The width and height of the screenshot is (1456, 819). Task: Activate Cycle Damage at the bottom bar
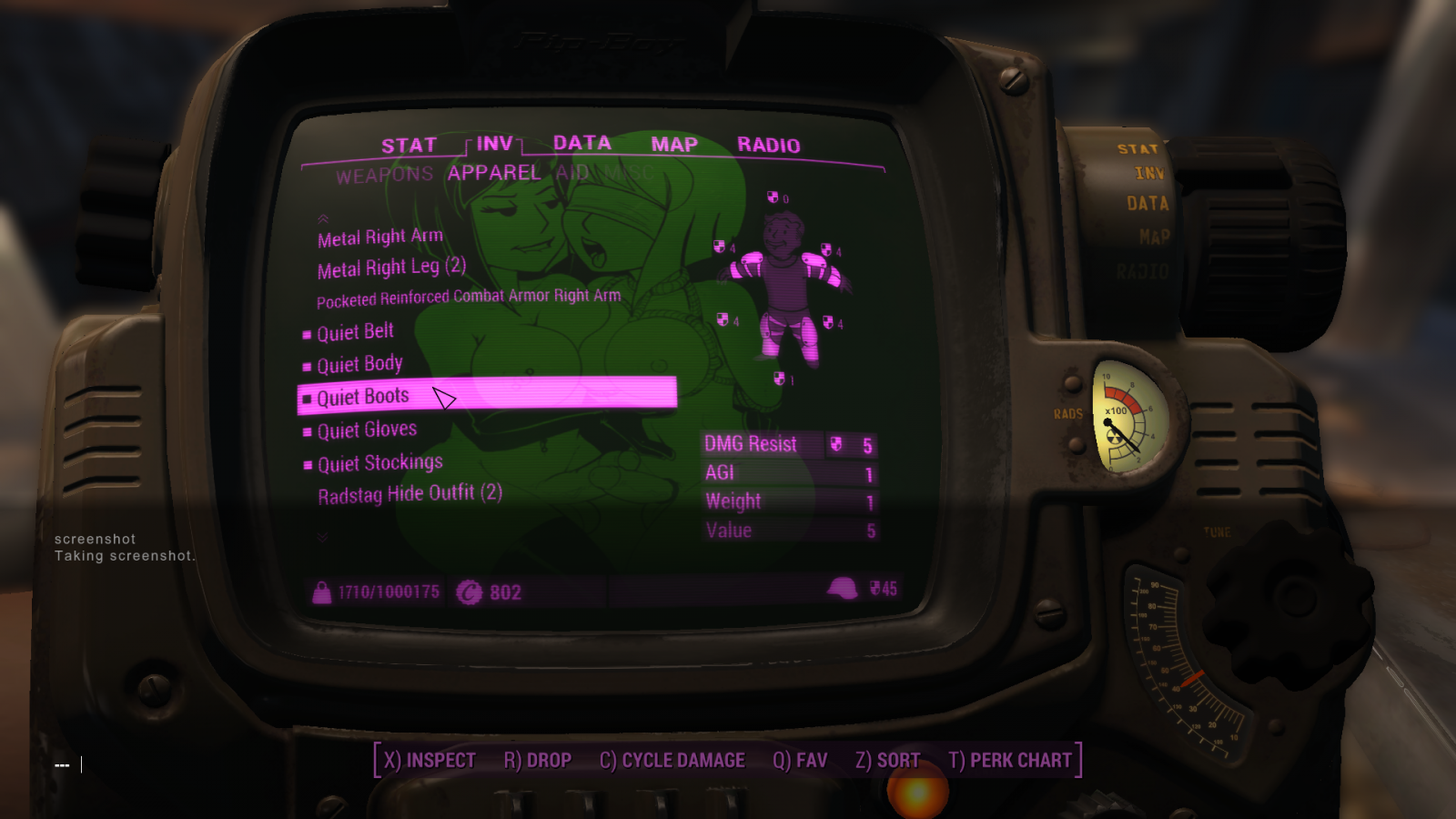tap(672, 760)
